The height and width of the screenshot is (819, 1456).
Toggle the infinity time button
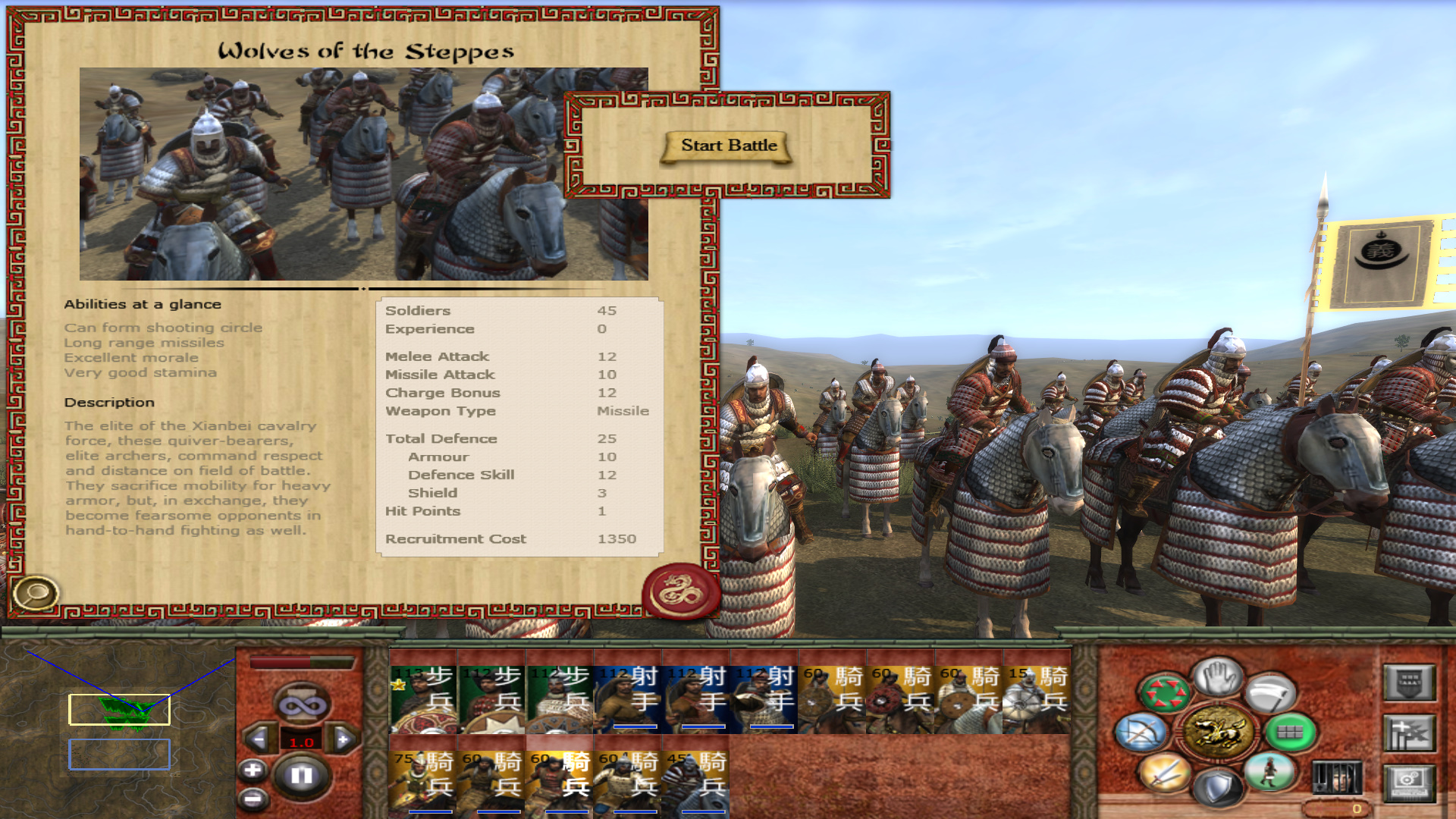click(302, 705)
